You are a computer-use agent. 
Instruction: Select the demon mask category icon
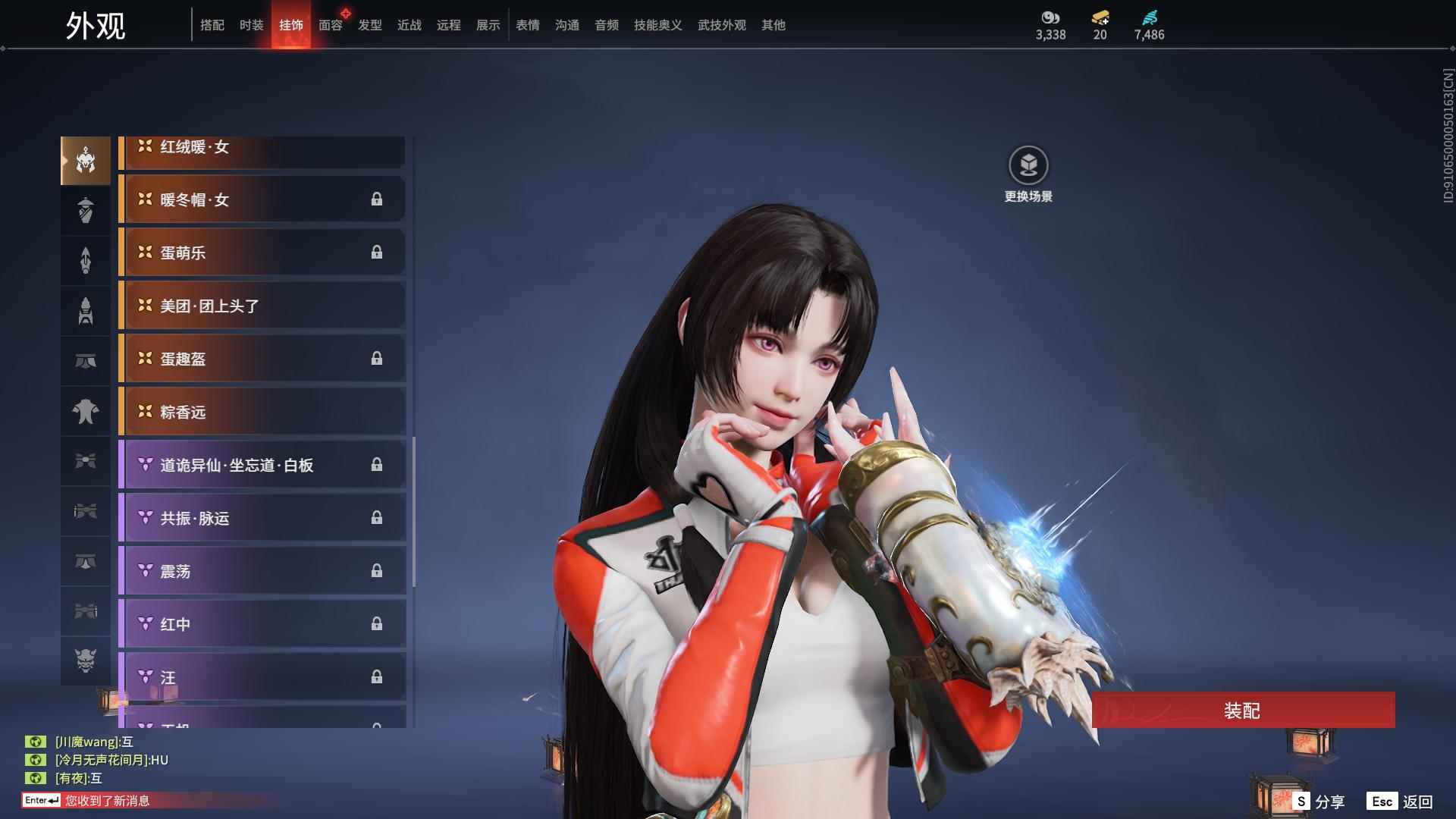86,661
